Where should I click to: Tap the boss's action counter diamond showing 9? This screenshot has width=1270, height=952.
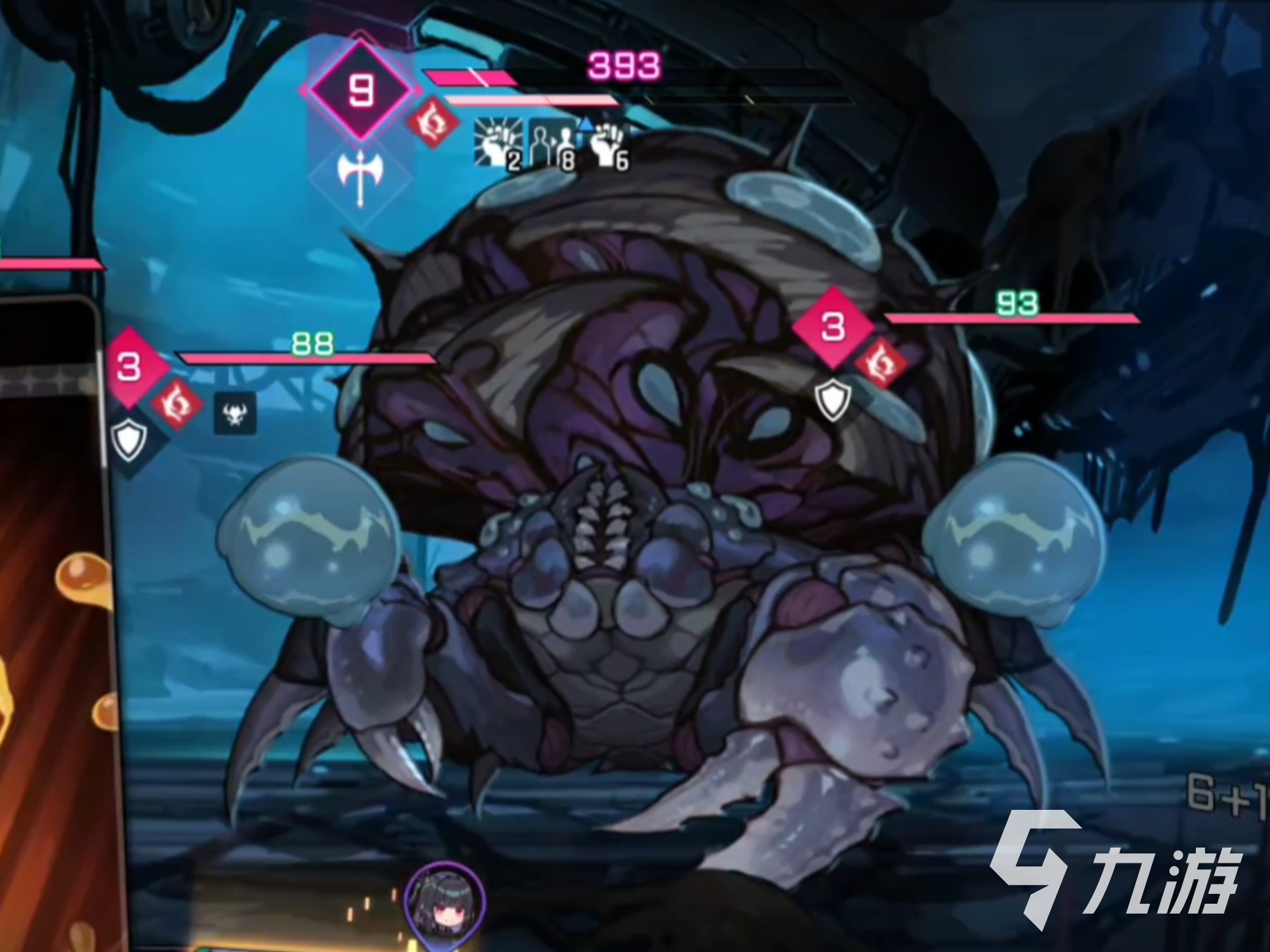[360, 90]
